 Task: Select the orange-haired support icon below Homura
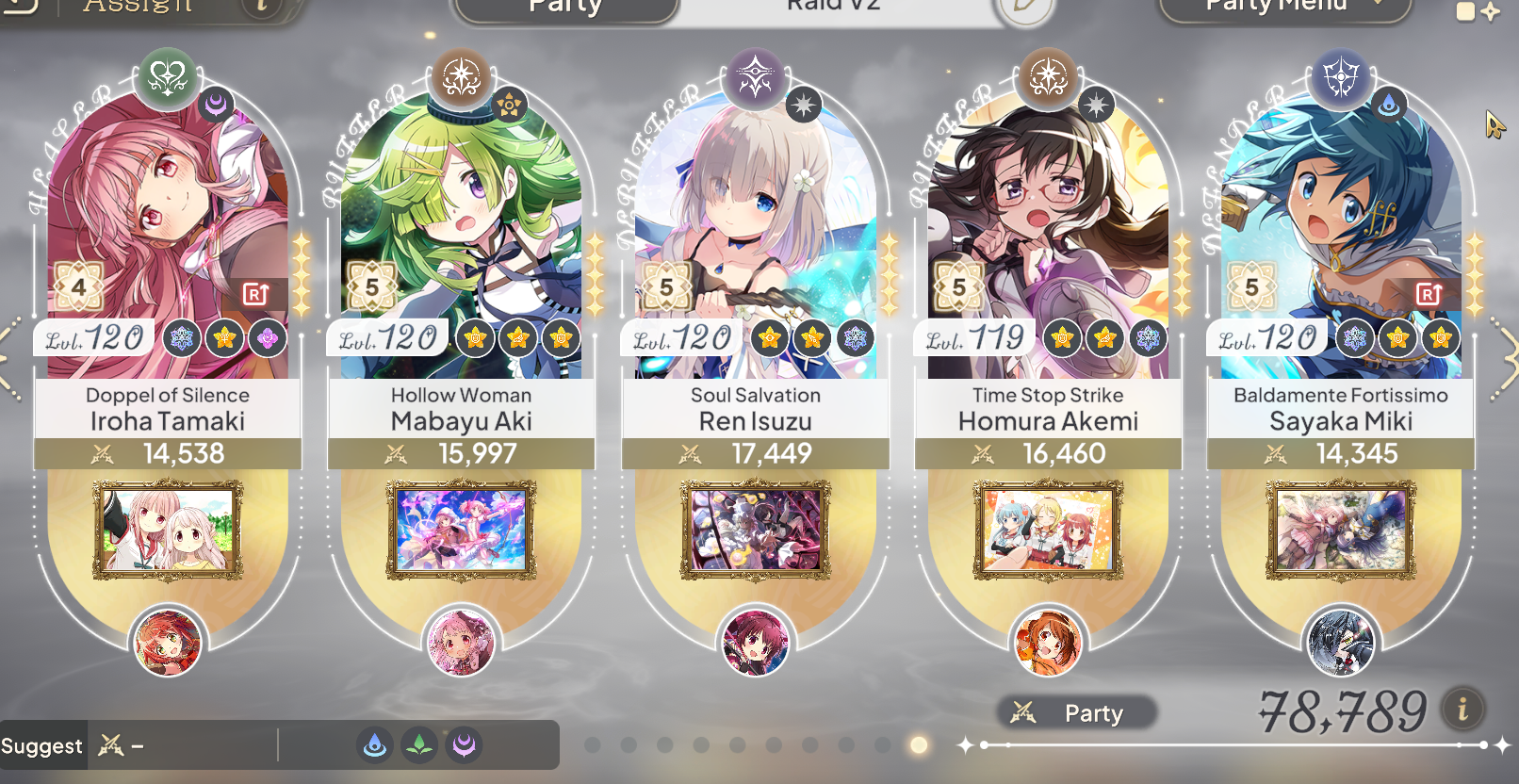tap(1047, 643)
